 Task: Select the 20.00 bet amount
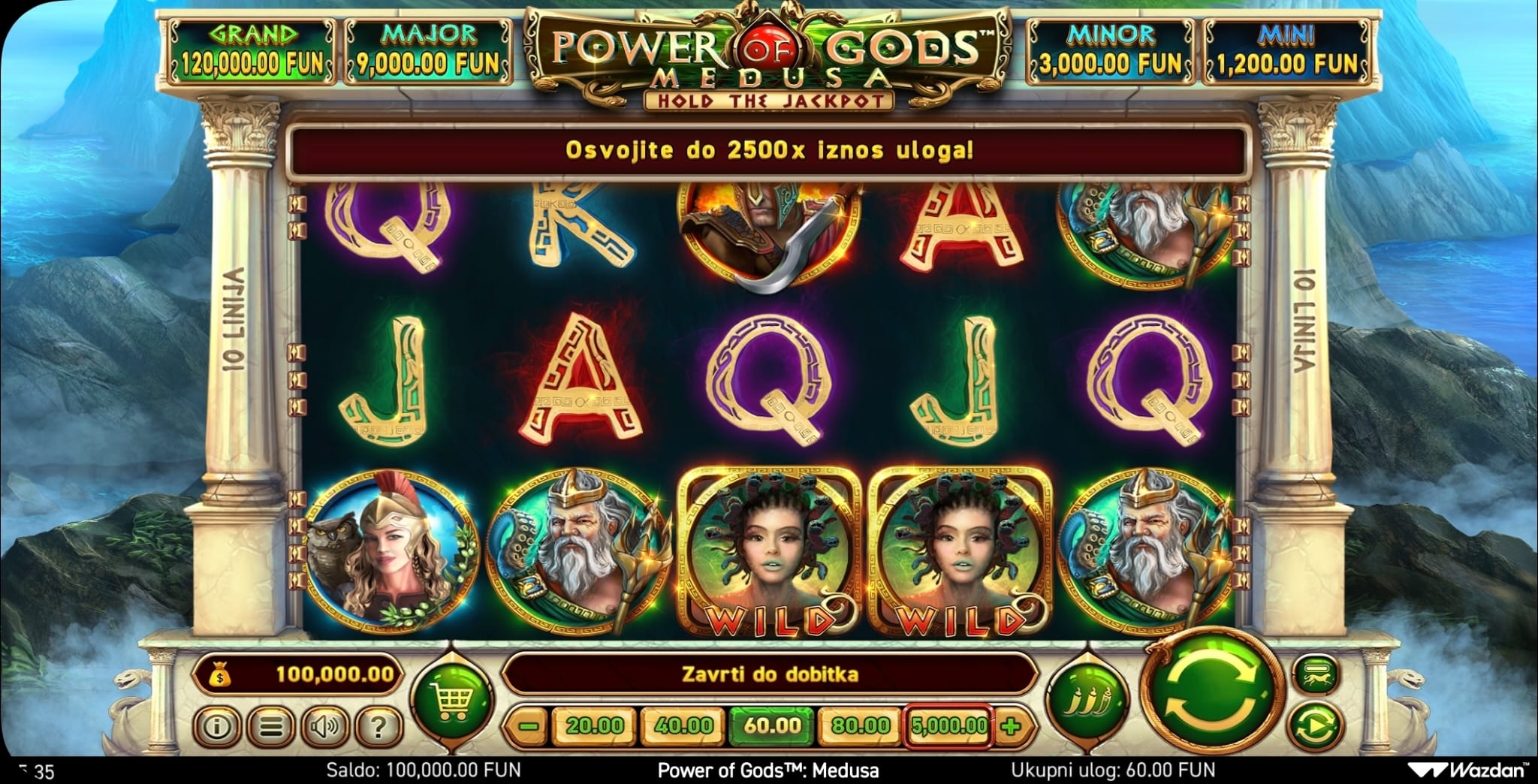click(x=596, y=725)
